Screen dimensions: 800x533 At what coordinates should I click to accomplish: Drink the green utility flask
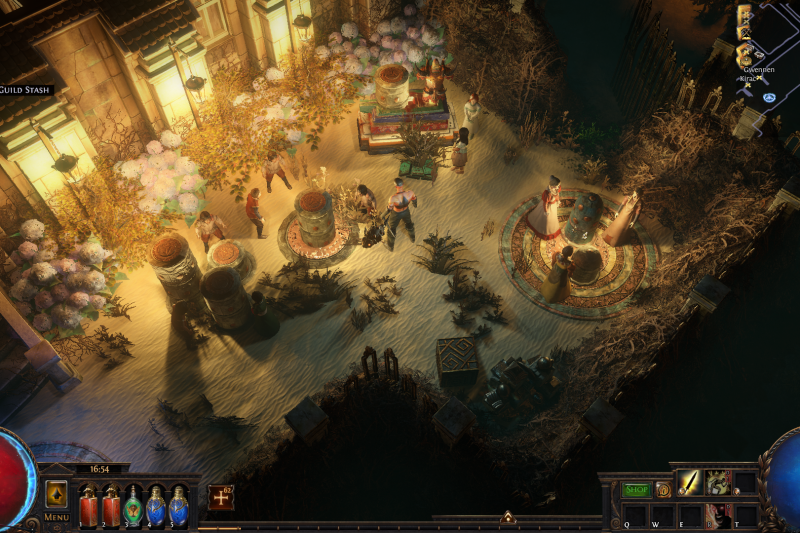click(x=133, y=505)
